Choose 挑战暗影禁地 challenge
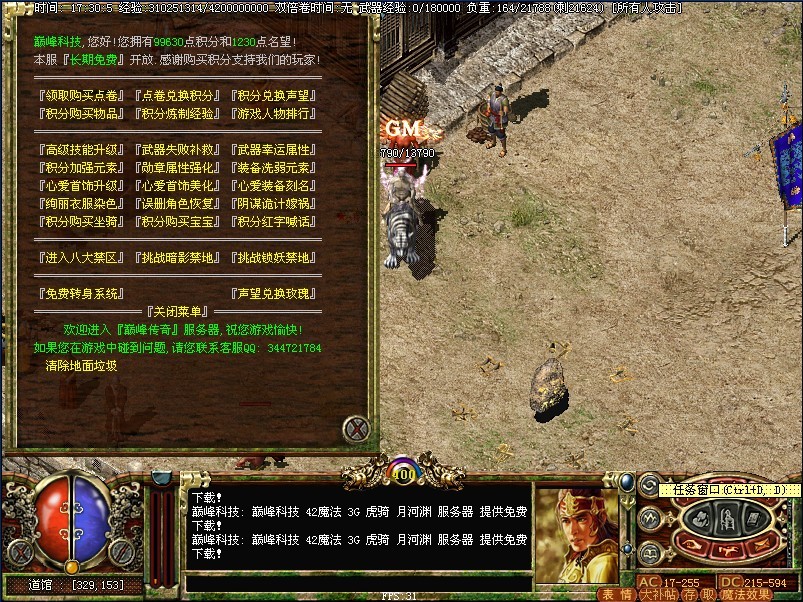The image size is (803, 602). tap(178, 258)
